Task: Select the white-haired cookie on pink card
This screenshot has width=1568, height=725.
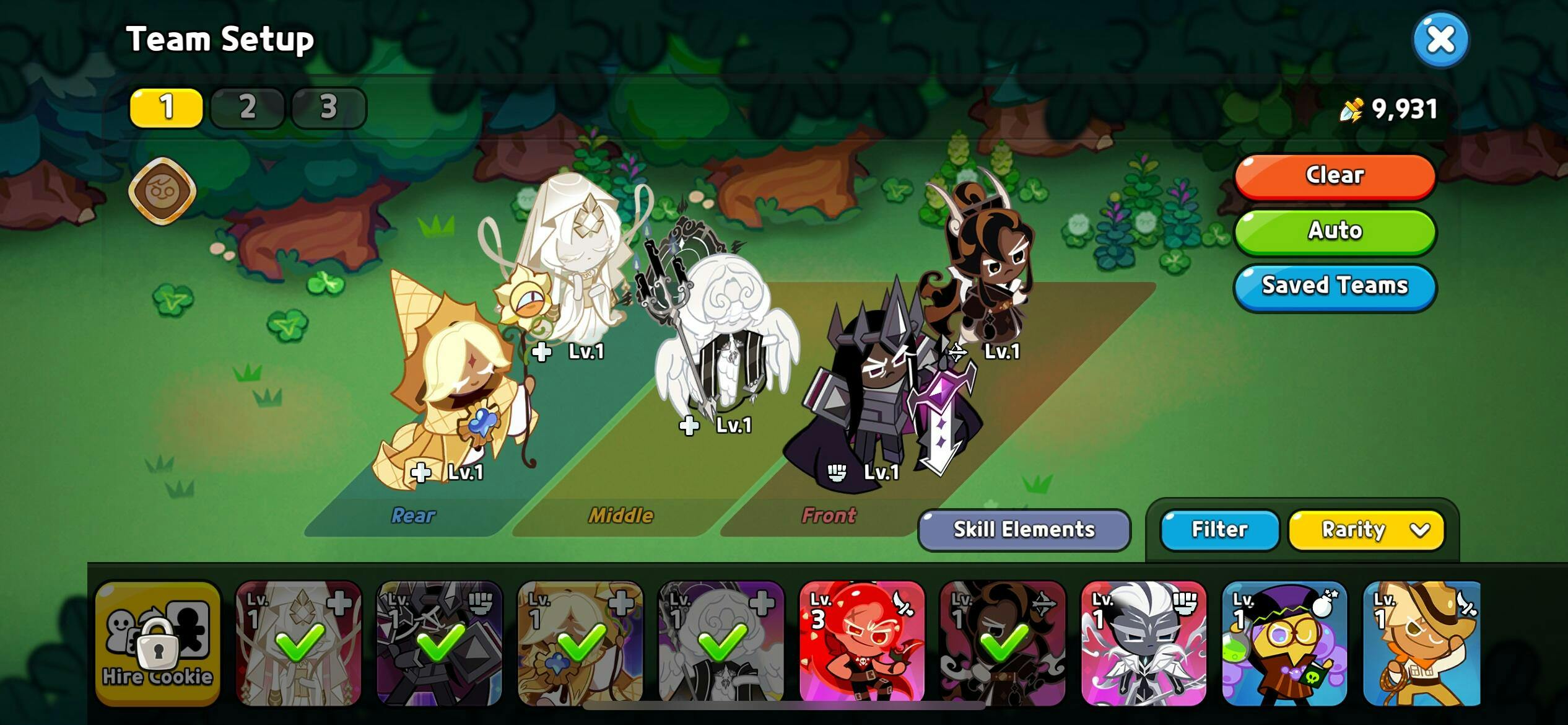Action: 1143,643
